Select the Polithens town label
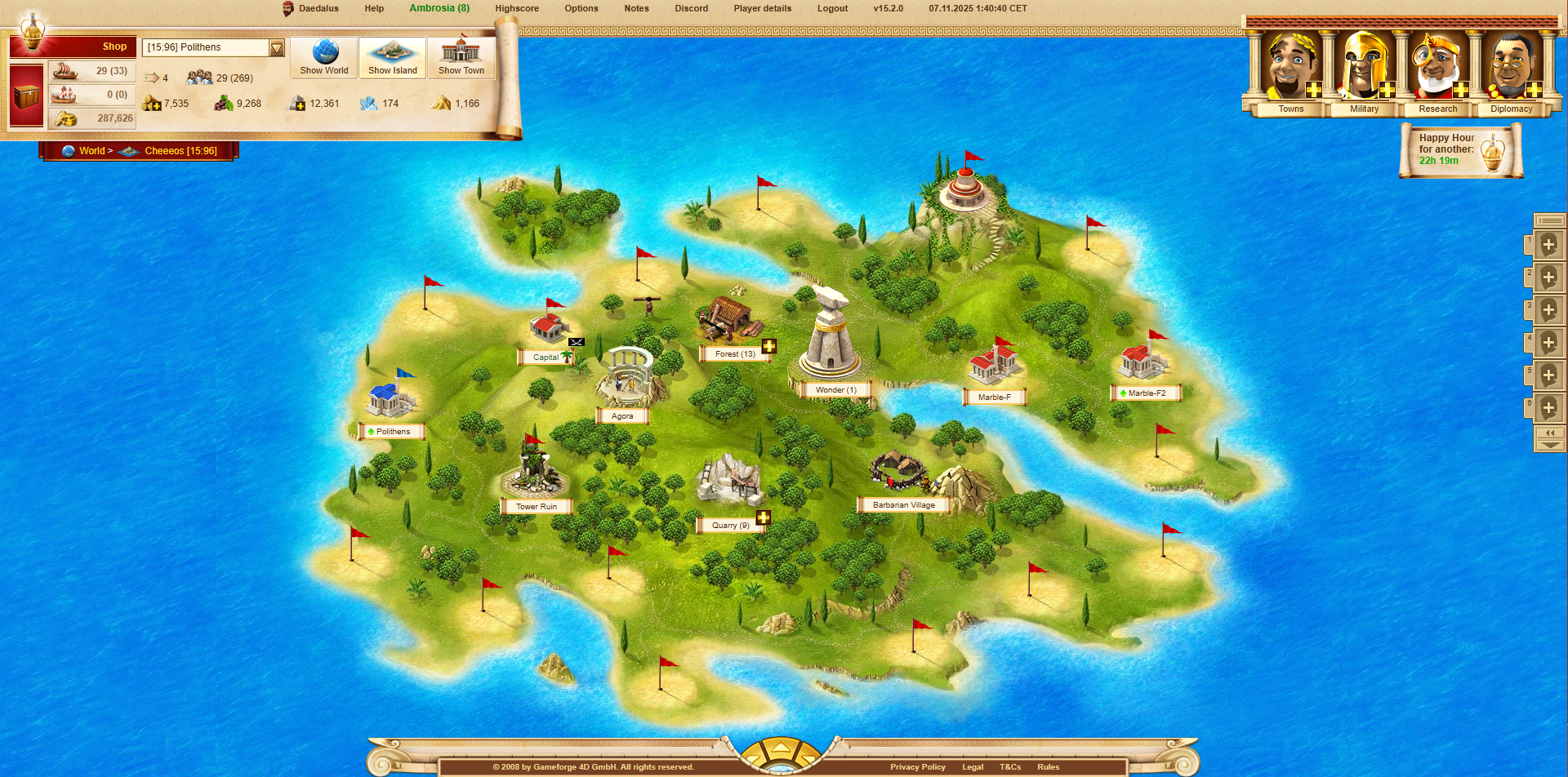 pyautogui.click(x=393, y=432)
